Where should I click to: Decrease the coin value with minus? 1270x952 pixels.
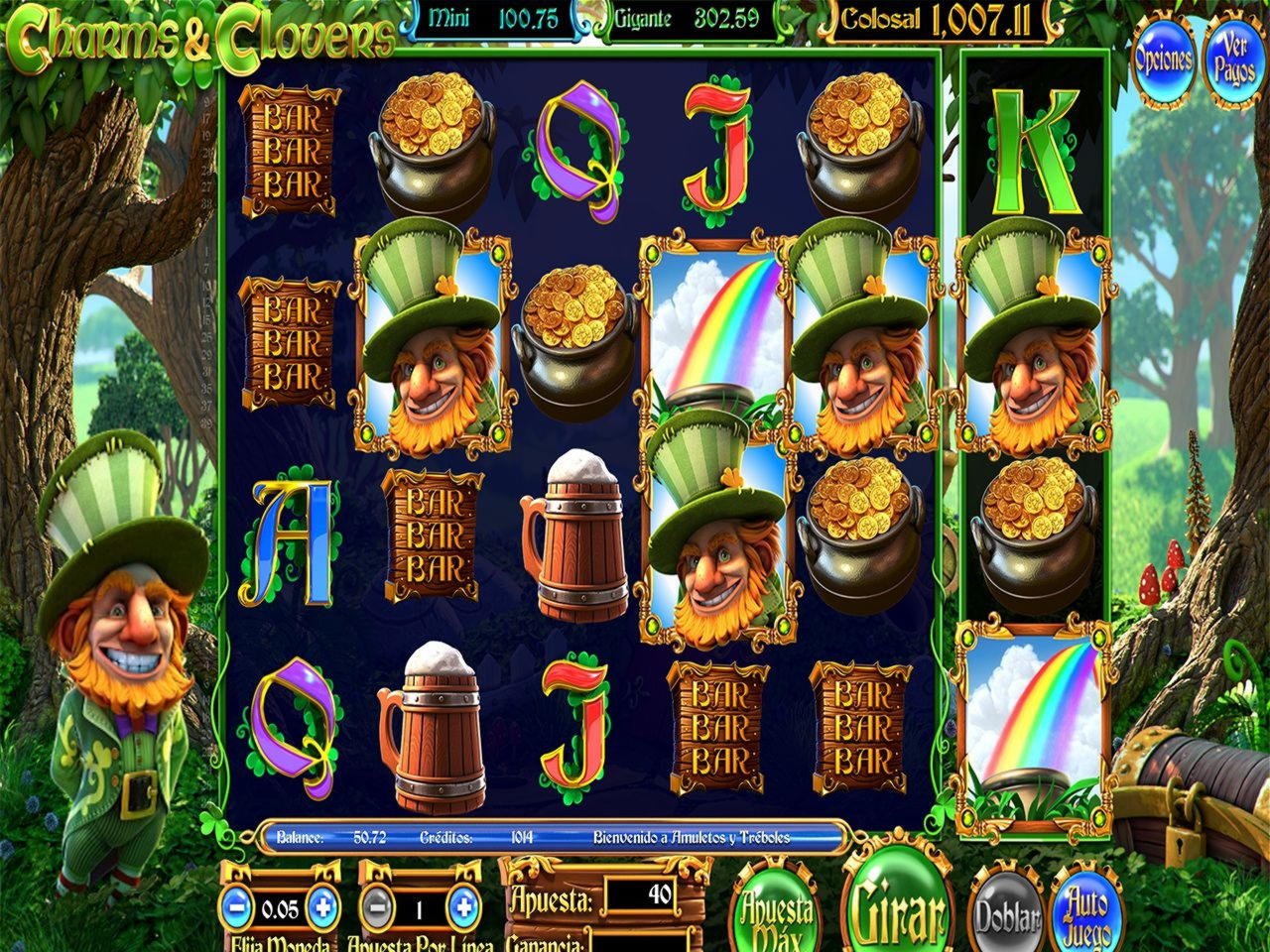235,905
